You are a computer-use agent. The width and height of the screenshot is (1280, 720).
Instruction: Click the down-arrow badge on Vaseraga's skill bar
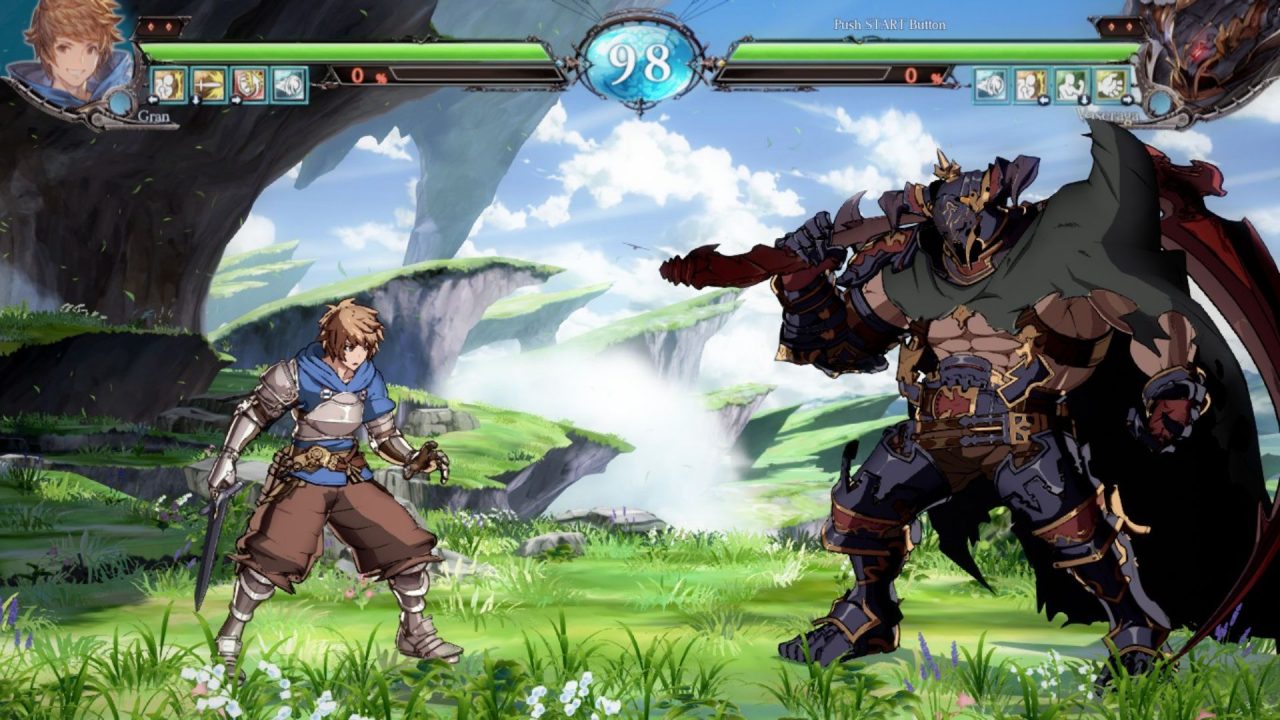[x=1084, y=101]
